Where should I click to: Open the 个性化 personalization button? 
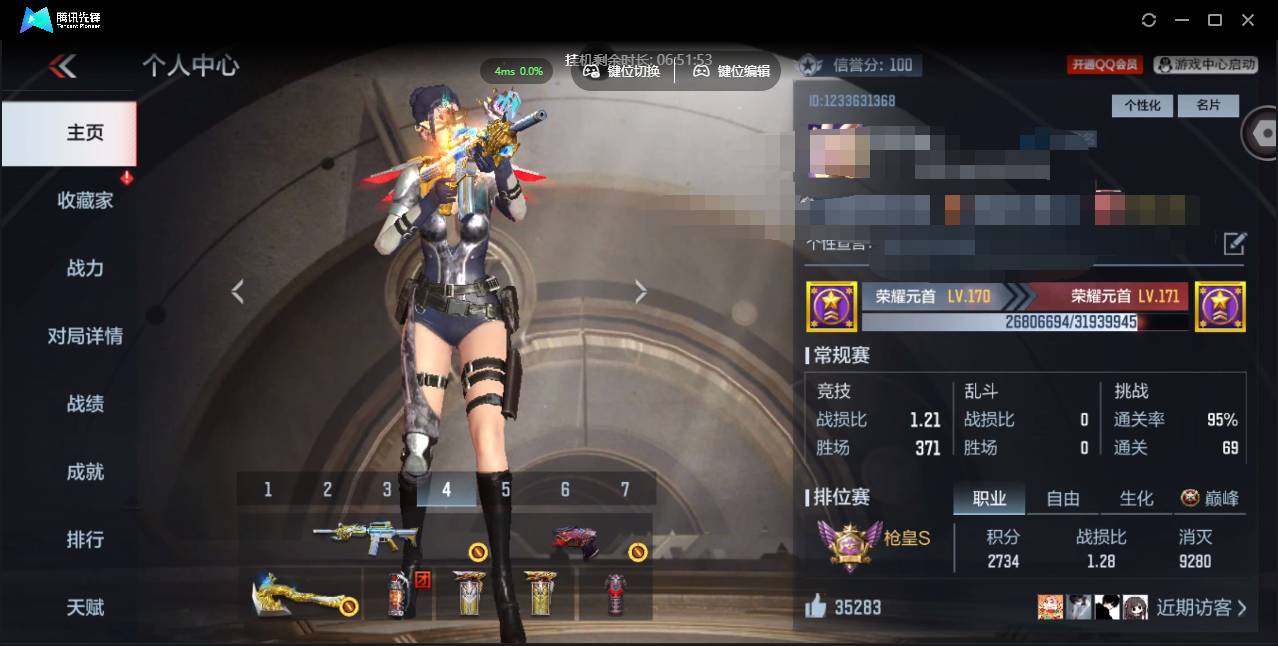click(x=1142, y=105)
